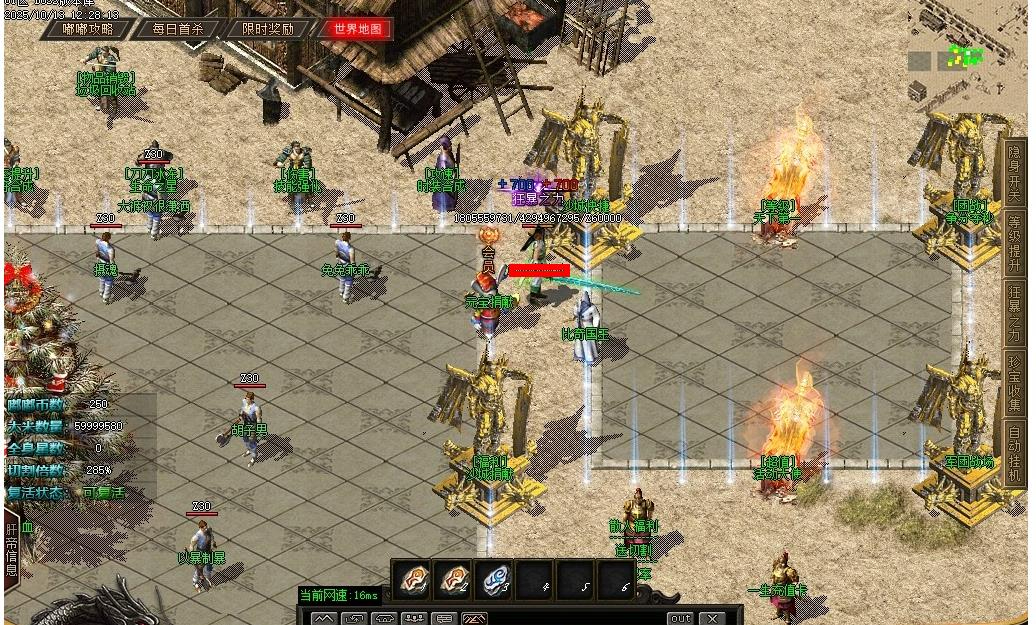This screenshot has width=1036, height=625.
Task: Open the 肝帝信息 side tab
Action: 12,548
